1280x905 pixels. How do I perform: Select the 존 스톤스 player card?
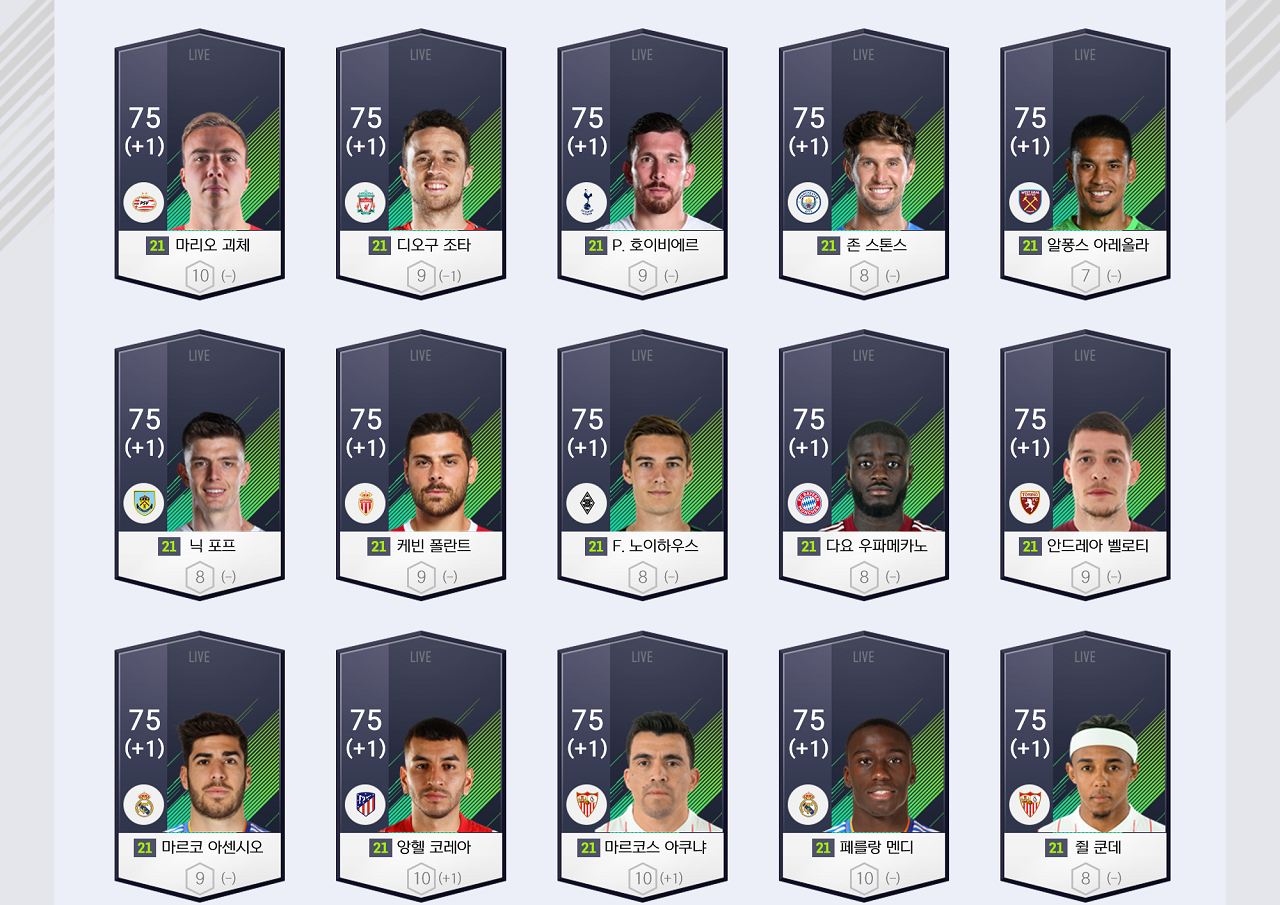[864, 165]
